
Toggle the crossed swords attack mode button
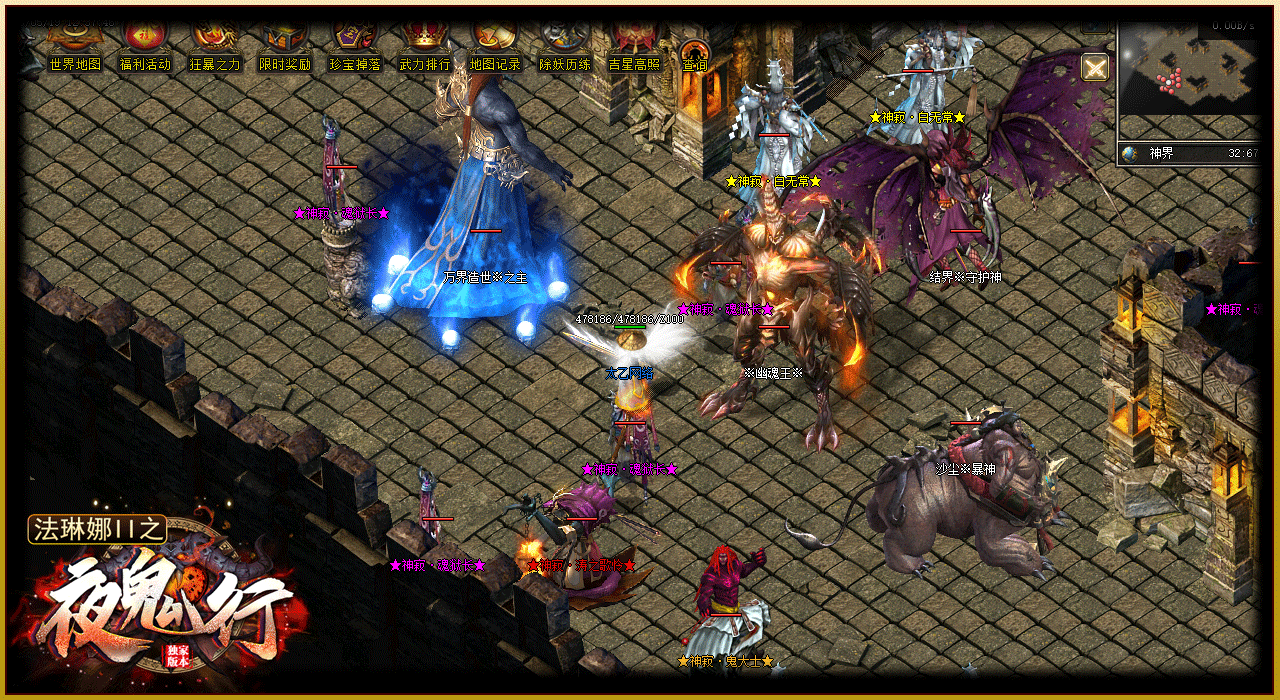coord(1095,67)
